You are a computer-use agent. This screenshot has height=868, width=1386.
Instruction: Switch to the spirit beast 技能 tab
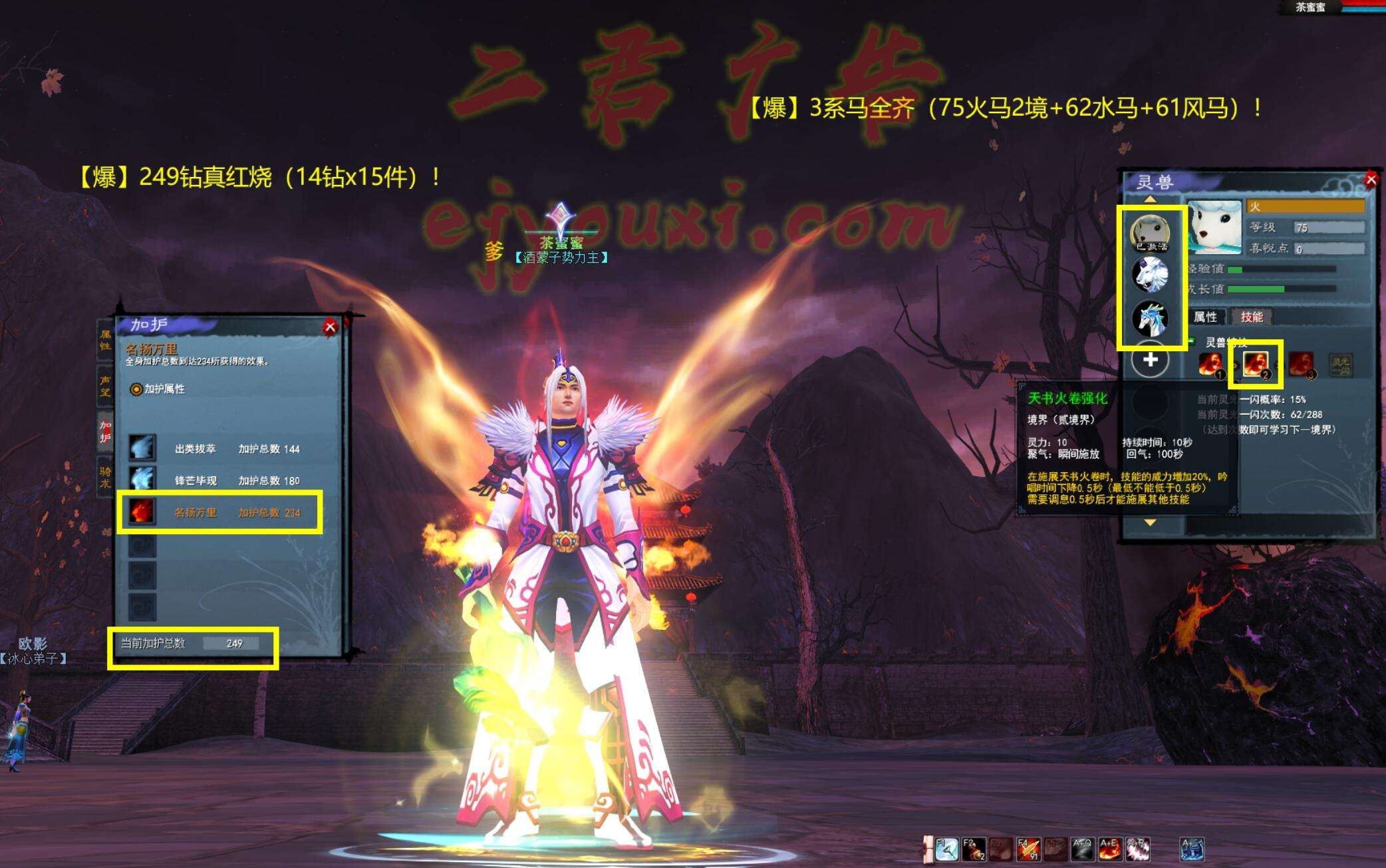pos(1251,317)
